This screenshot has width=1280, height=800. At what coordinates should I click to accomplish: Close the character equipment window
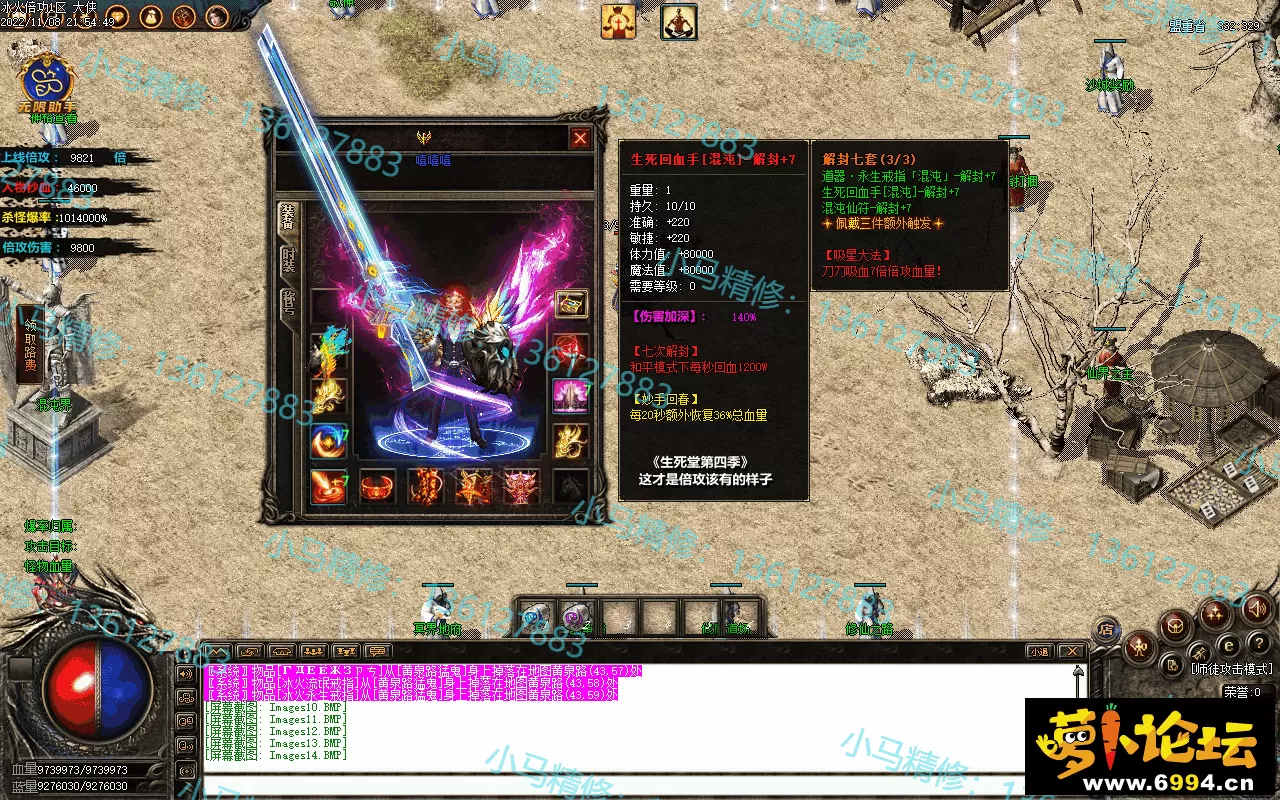(x=579, y=138)
